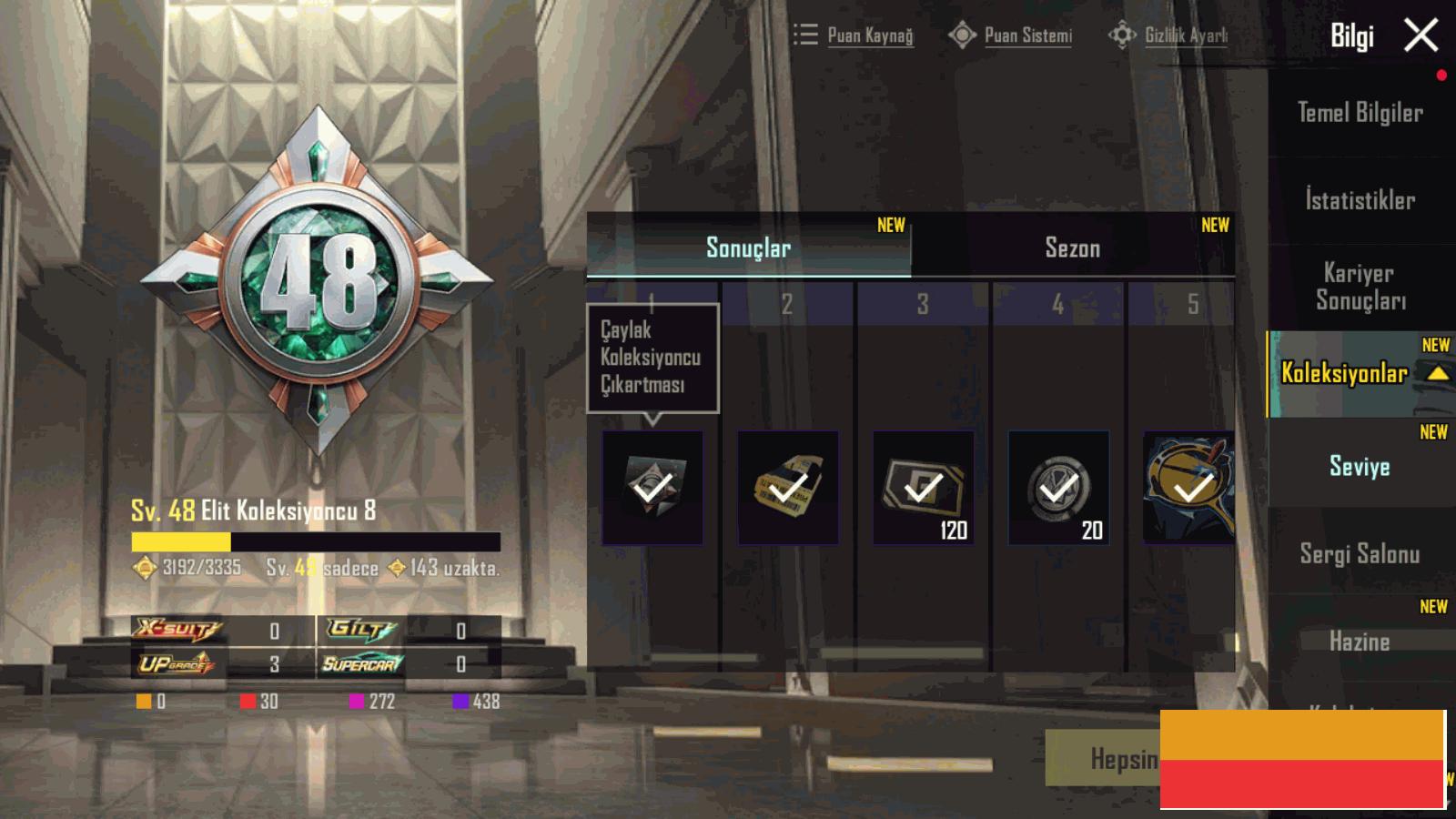1456x819 pixels.
Task: Choose the Hazine entry
Action: [1360, 642]
